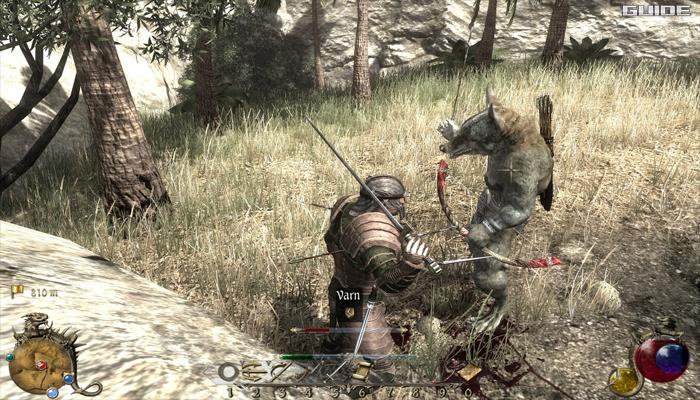The image size is (700, 400).
Task: Activate the bow skill in hotbar slot 2
Action: tap(256, 373)
